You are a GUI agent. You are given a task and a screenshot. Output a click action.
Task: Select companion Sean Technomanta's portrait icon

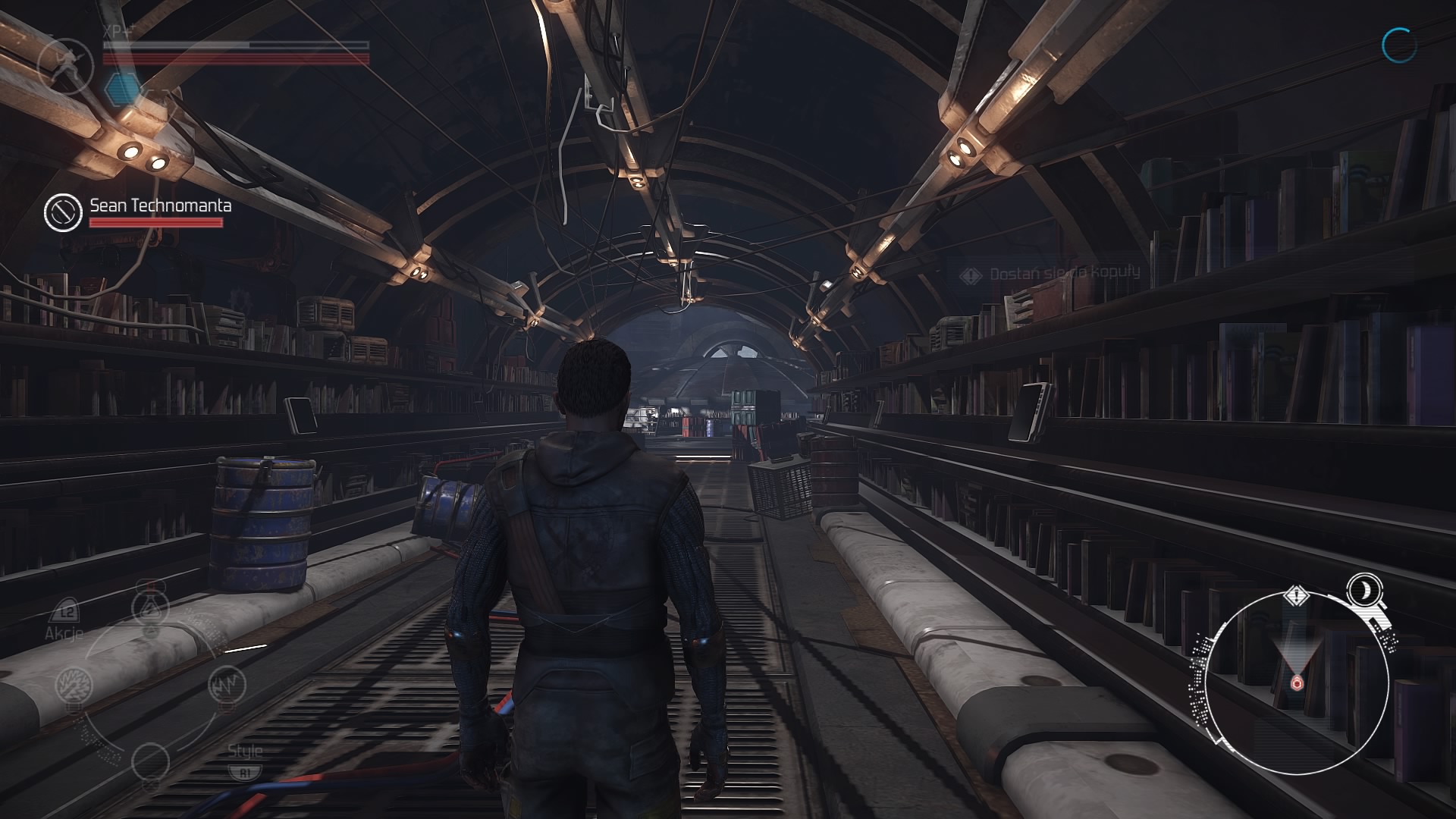pos(63,212)
